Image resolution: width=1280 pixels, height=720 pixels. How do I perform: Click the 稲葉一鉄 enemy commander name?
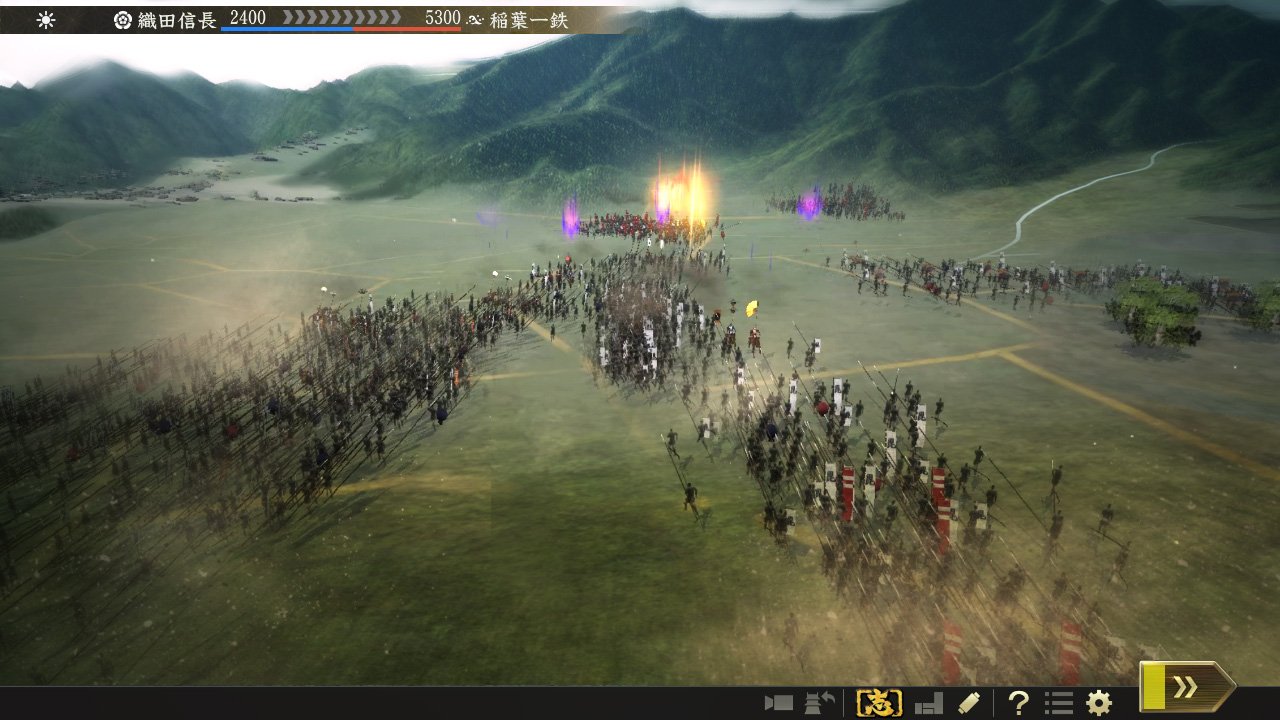[x=530, y=18]
